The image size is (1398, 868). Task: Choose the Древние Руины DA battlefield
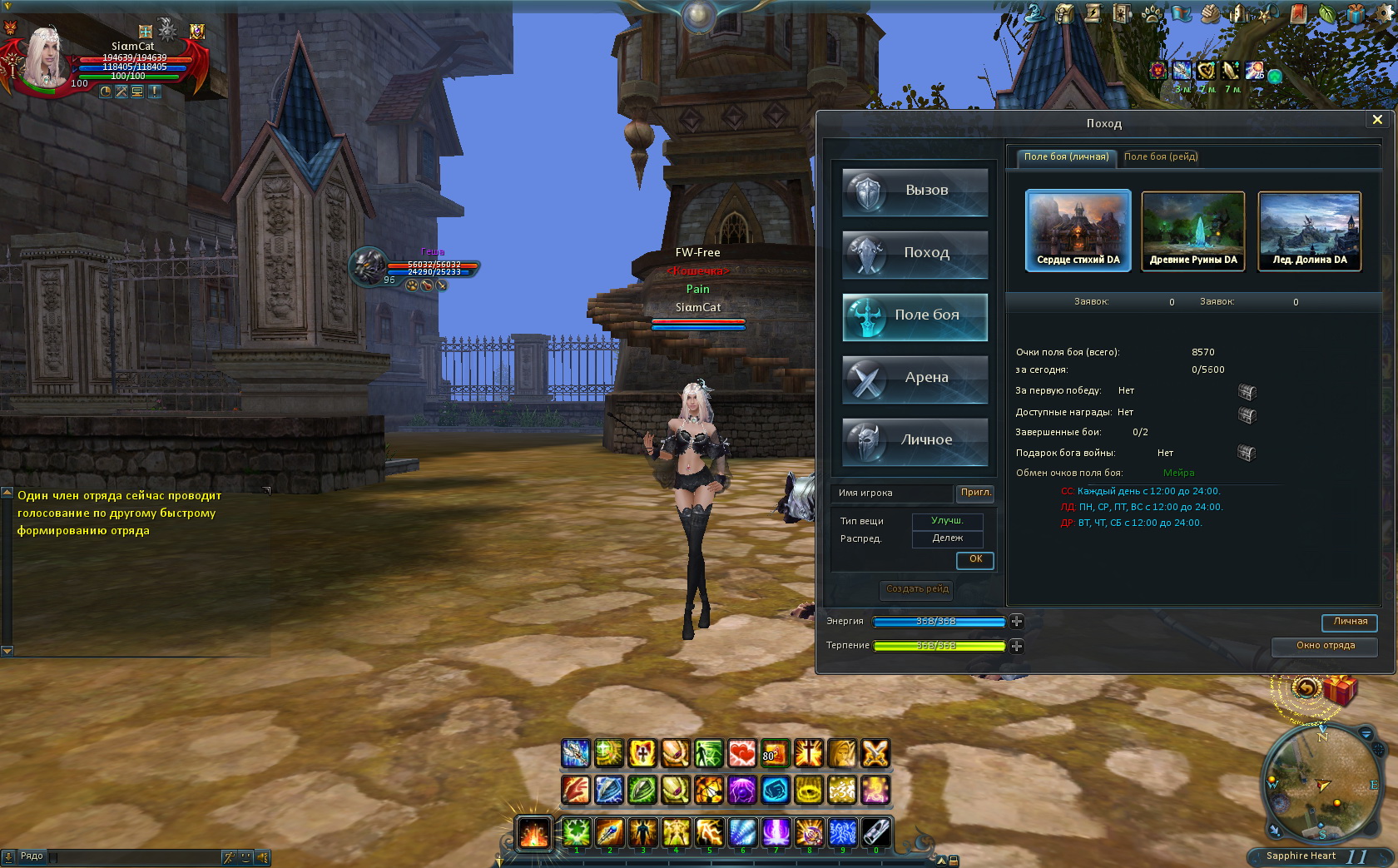point(1193,230)
